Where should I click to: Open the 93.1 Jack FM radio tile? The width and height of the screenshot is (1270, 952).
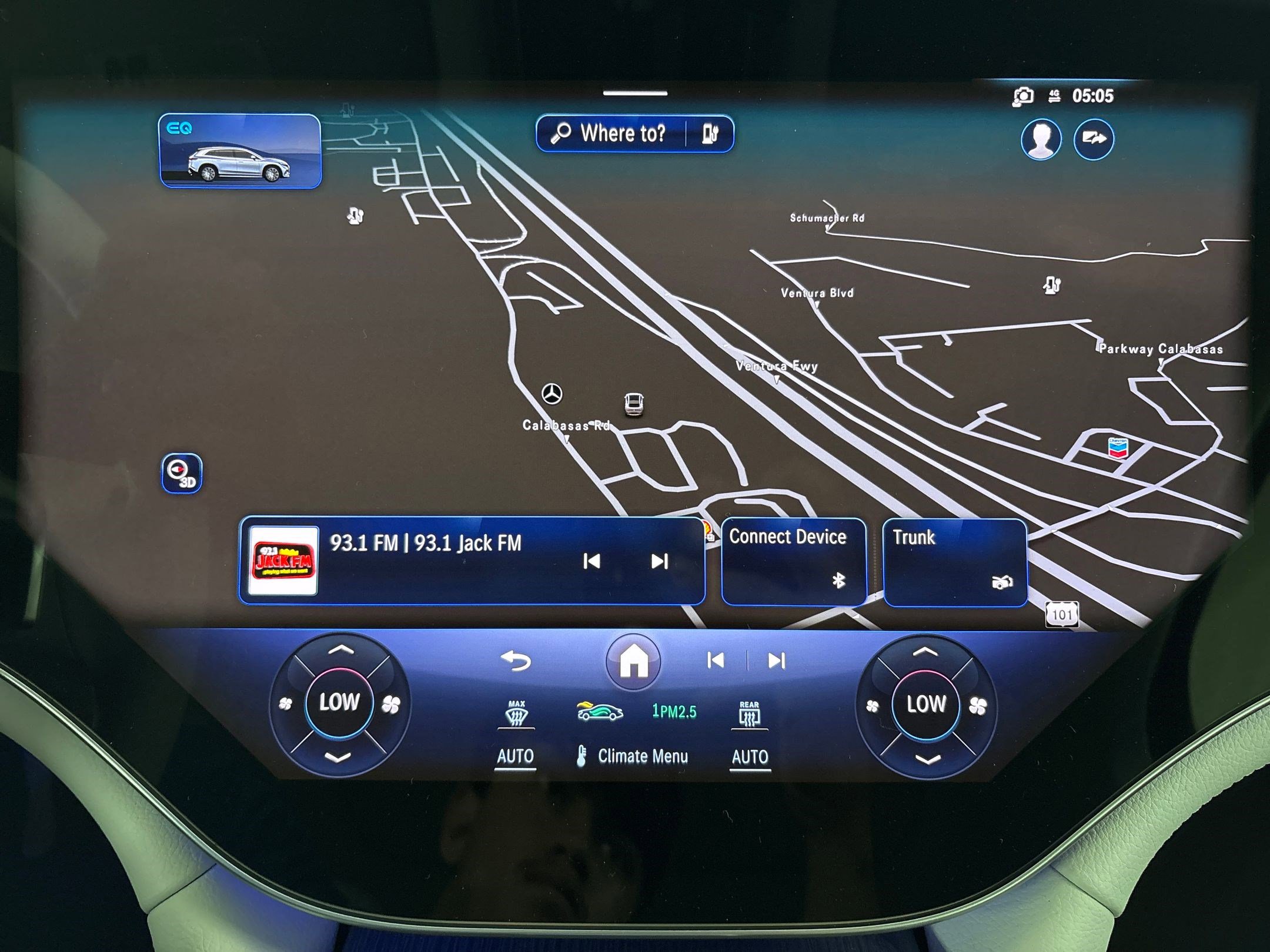pos(423,560)
